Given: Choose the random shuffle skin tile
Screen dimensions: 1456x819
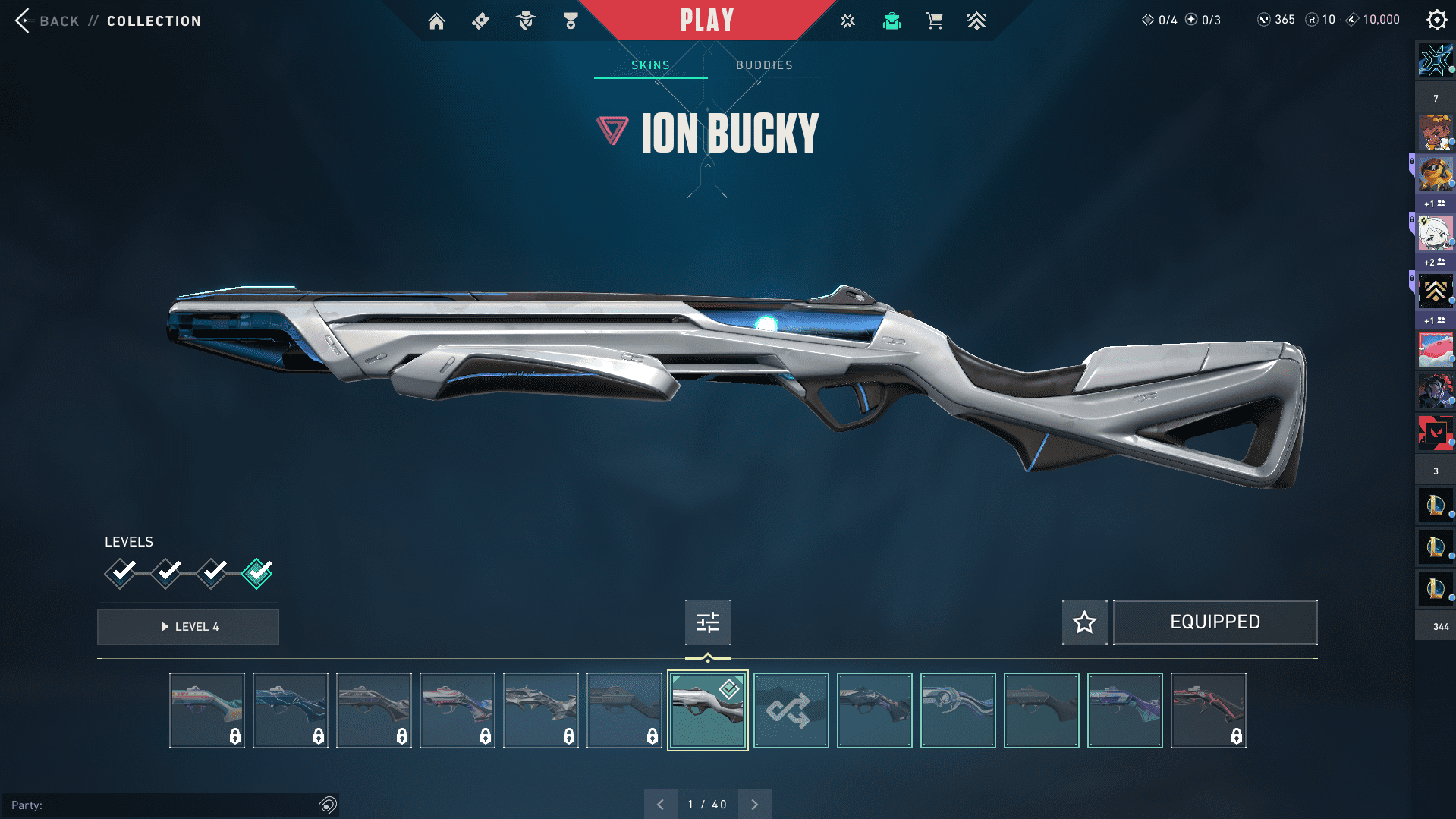Looking at the screenshot, I should [791, 710].
